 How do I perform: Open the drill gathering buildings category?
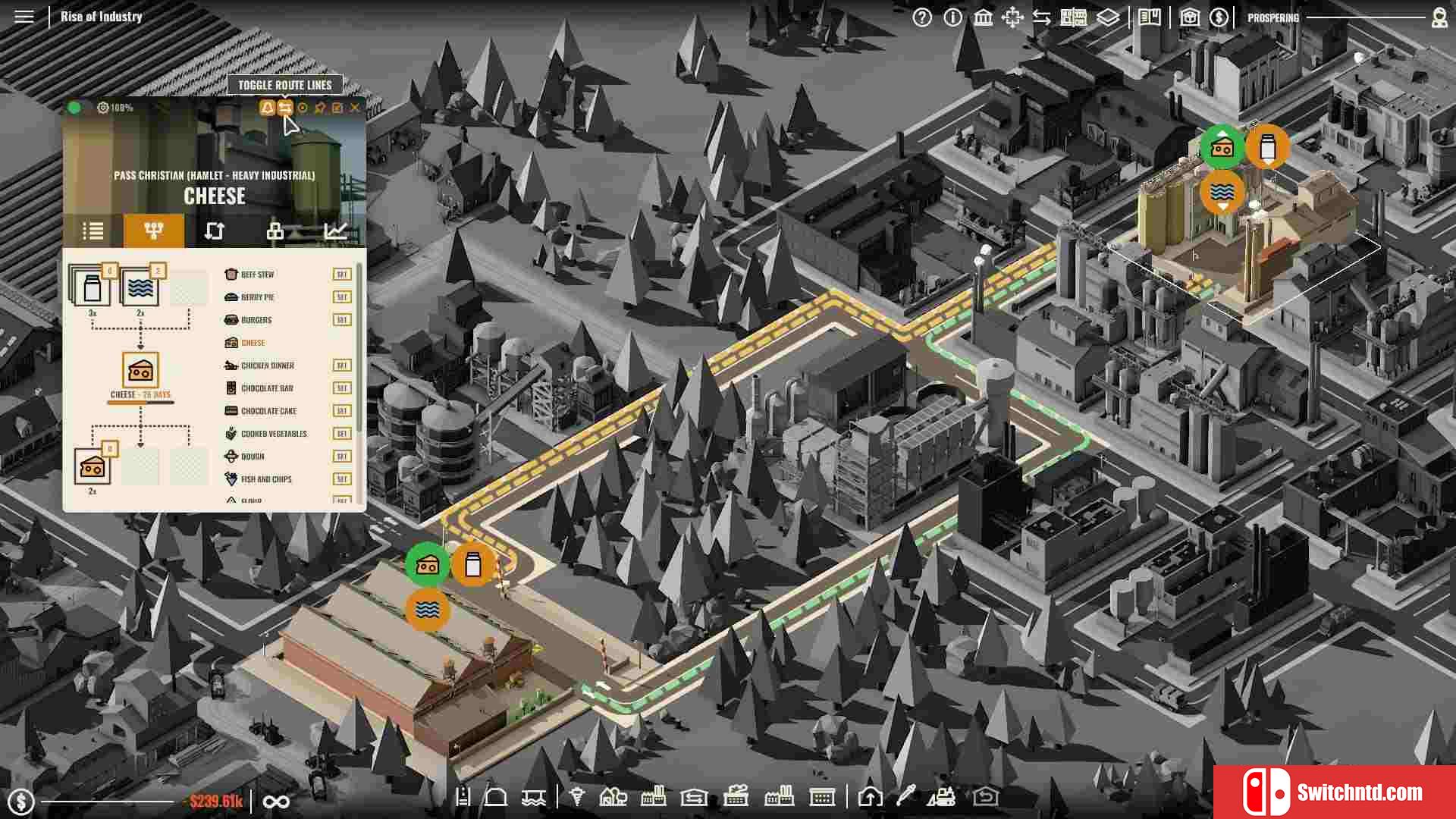(x=577, y=797)
